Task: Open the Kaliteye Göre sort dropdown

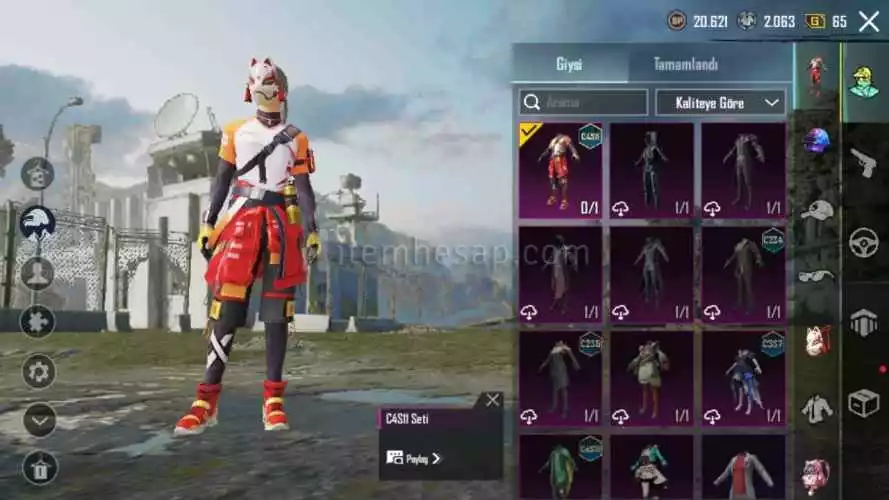Action: click(720, 102)
